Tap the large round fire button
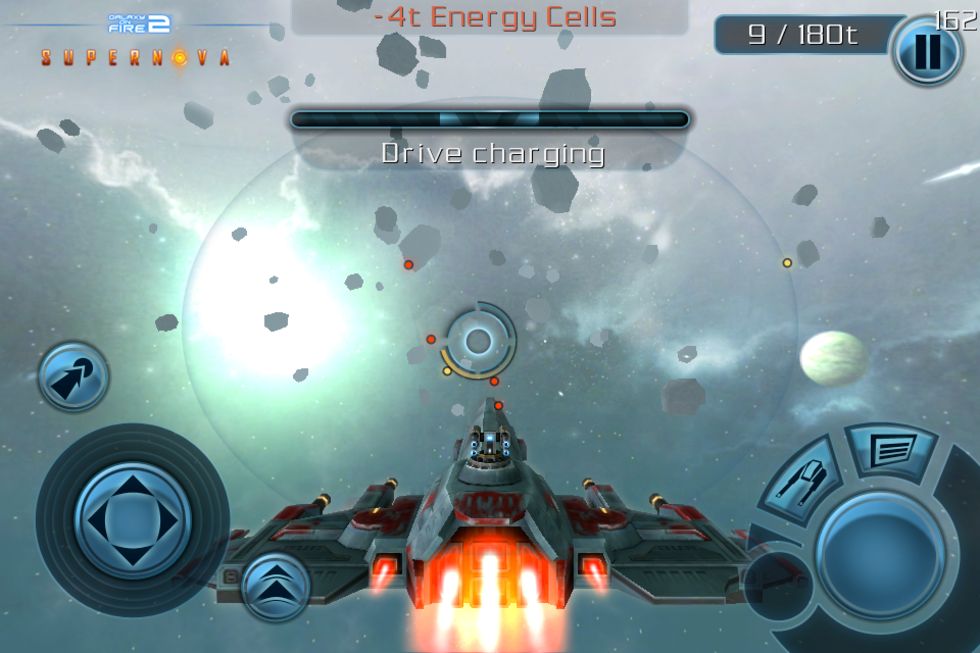This screenshot has height=653, width=980. (x=879, y=555)
